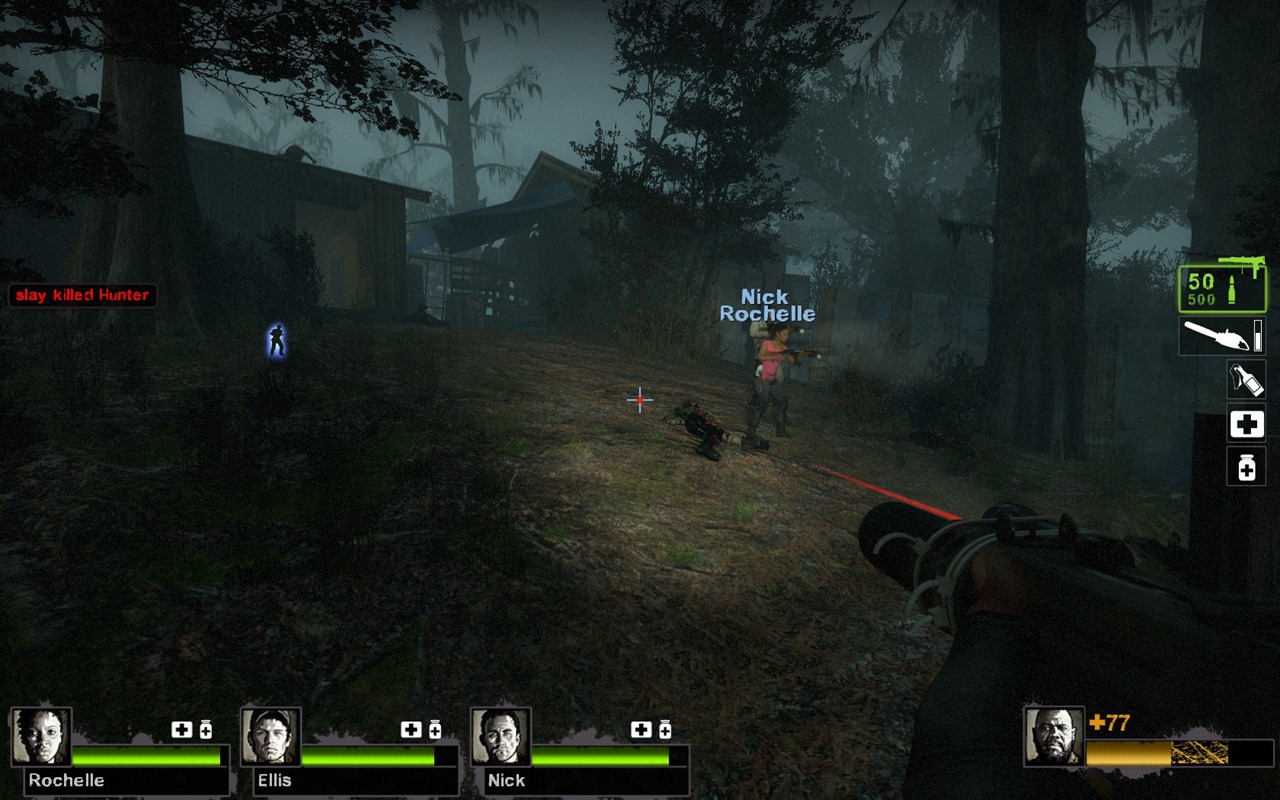The height and width of the screenshot is (800, 1280).
Task: Click the "slay killed Hunter" kill notice
Action: click(x=82, y=295)
